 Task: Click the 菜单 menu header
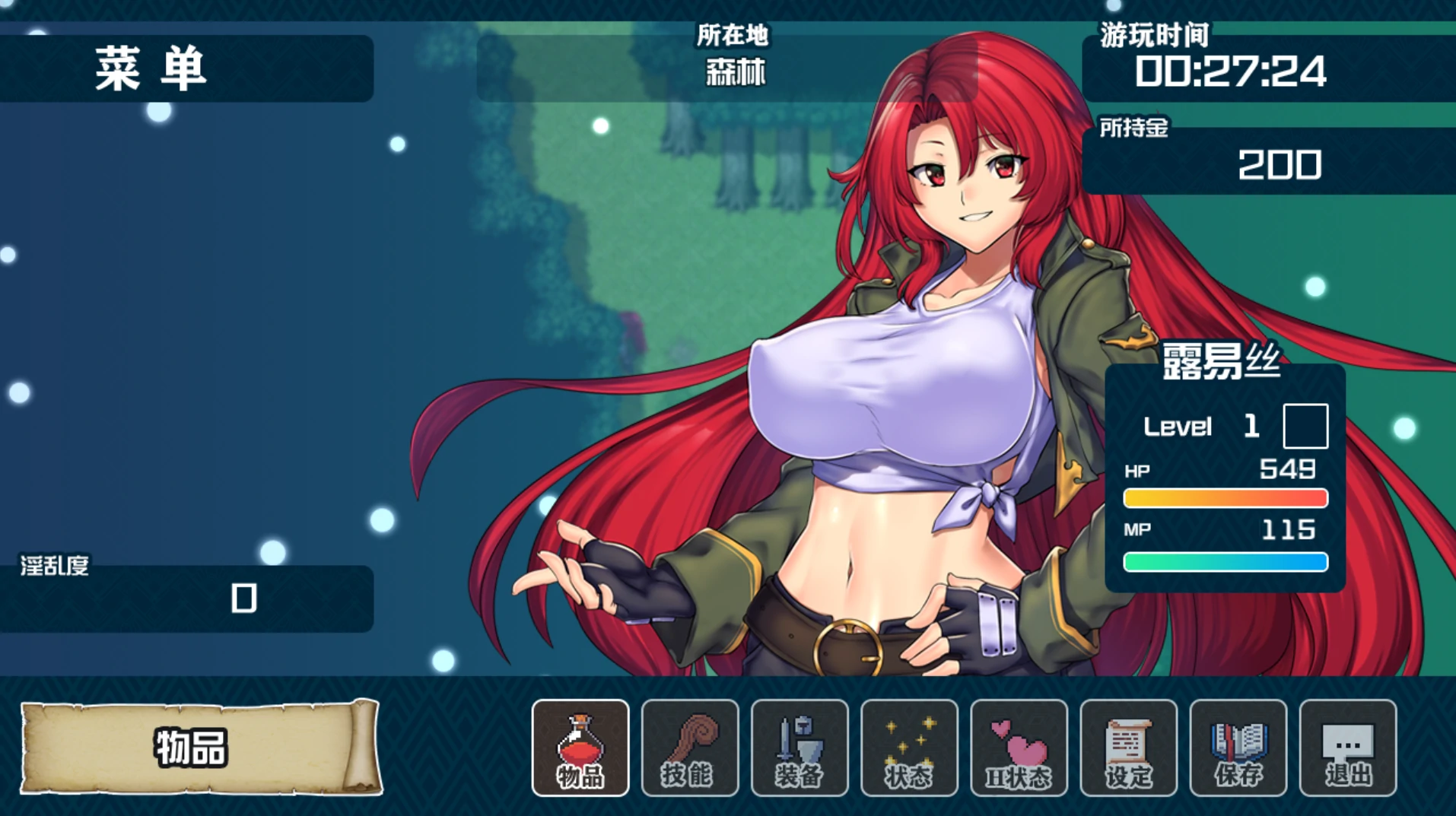[x=148, y=68]
